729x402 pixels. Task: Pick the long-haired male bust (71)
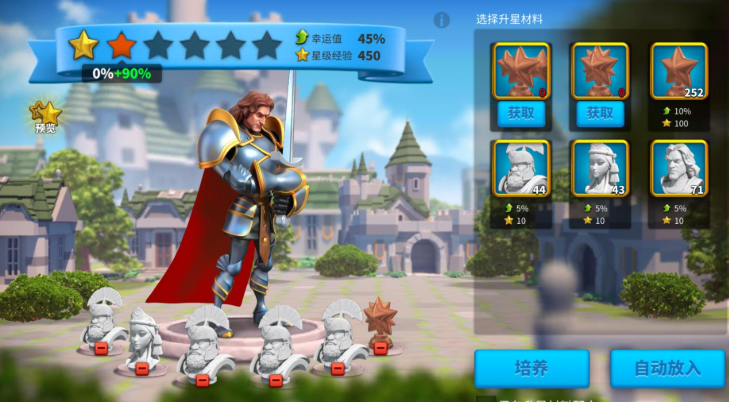coord(679,168)
